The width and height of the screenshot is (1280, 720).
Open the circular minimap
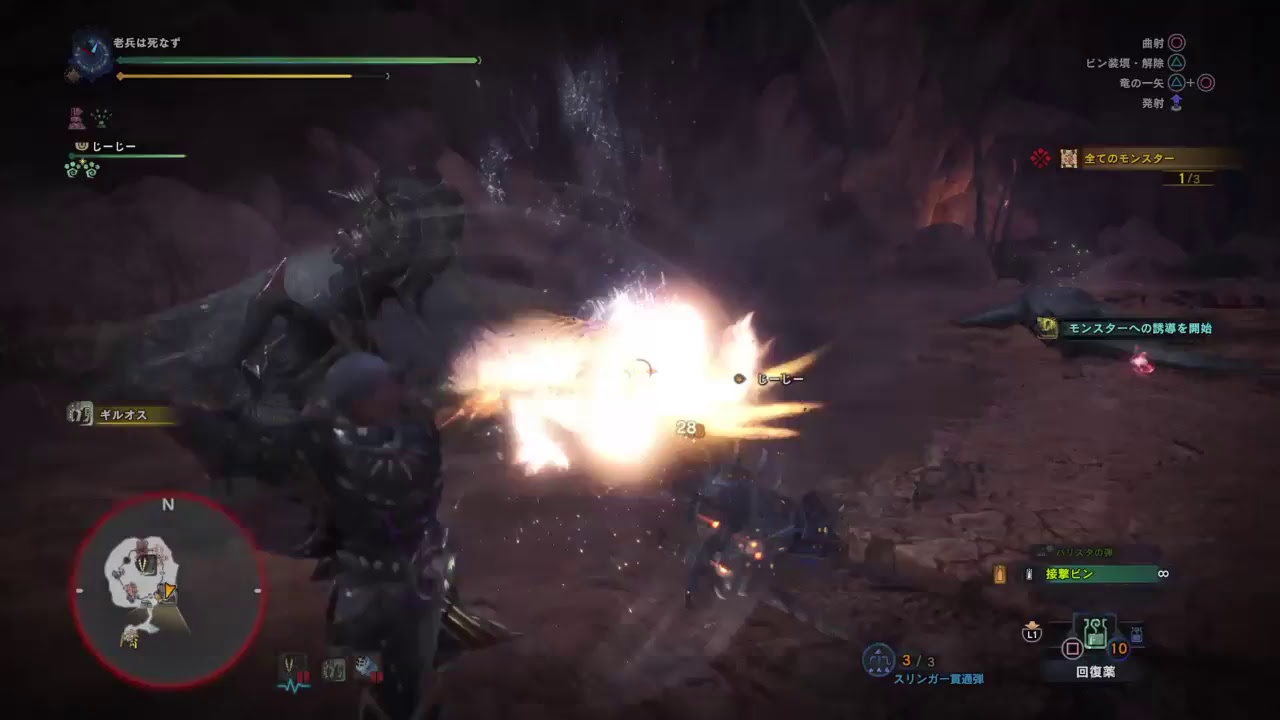point(167,592)
